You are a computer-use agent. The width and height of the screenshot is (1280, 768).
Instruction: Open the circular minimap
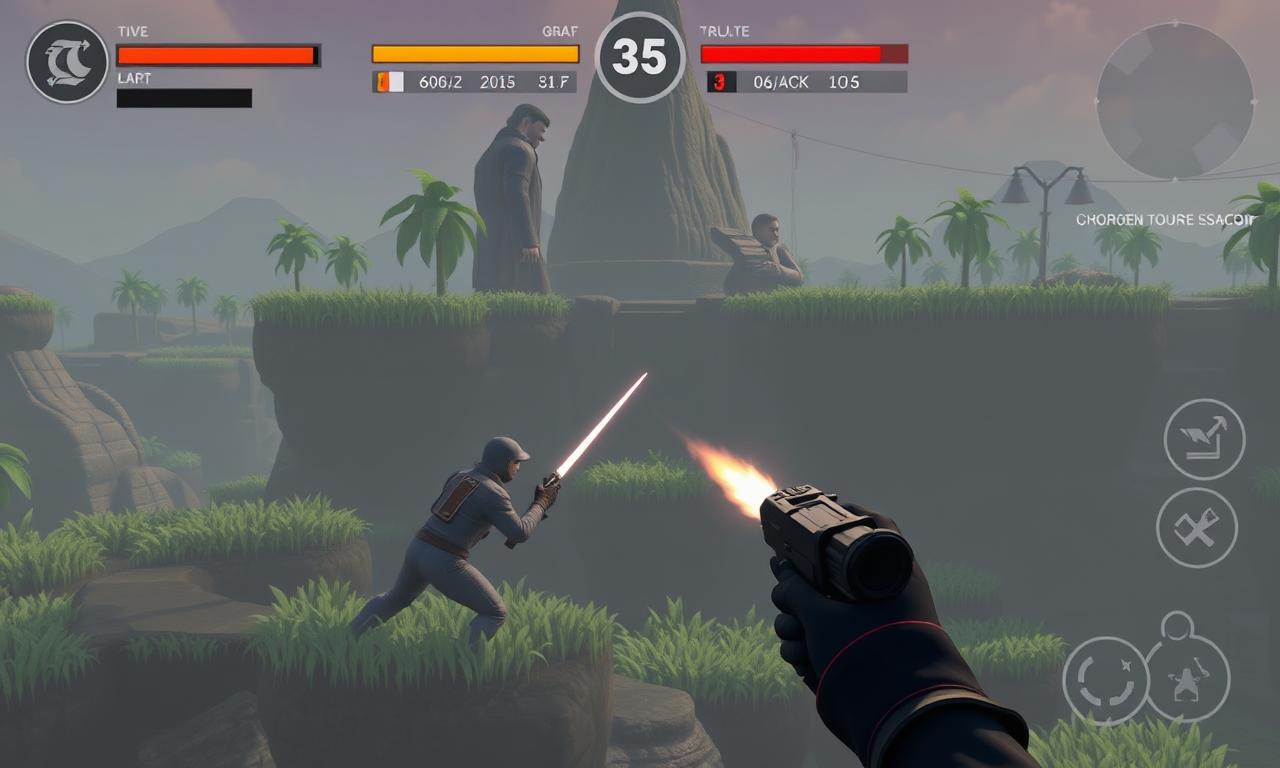1175,100
